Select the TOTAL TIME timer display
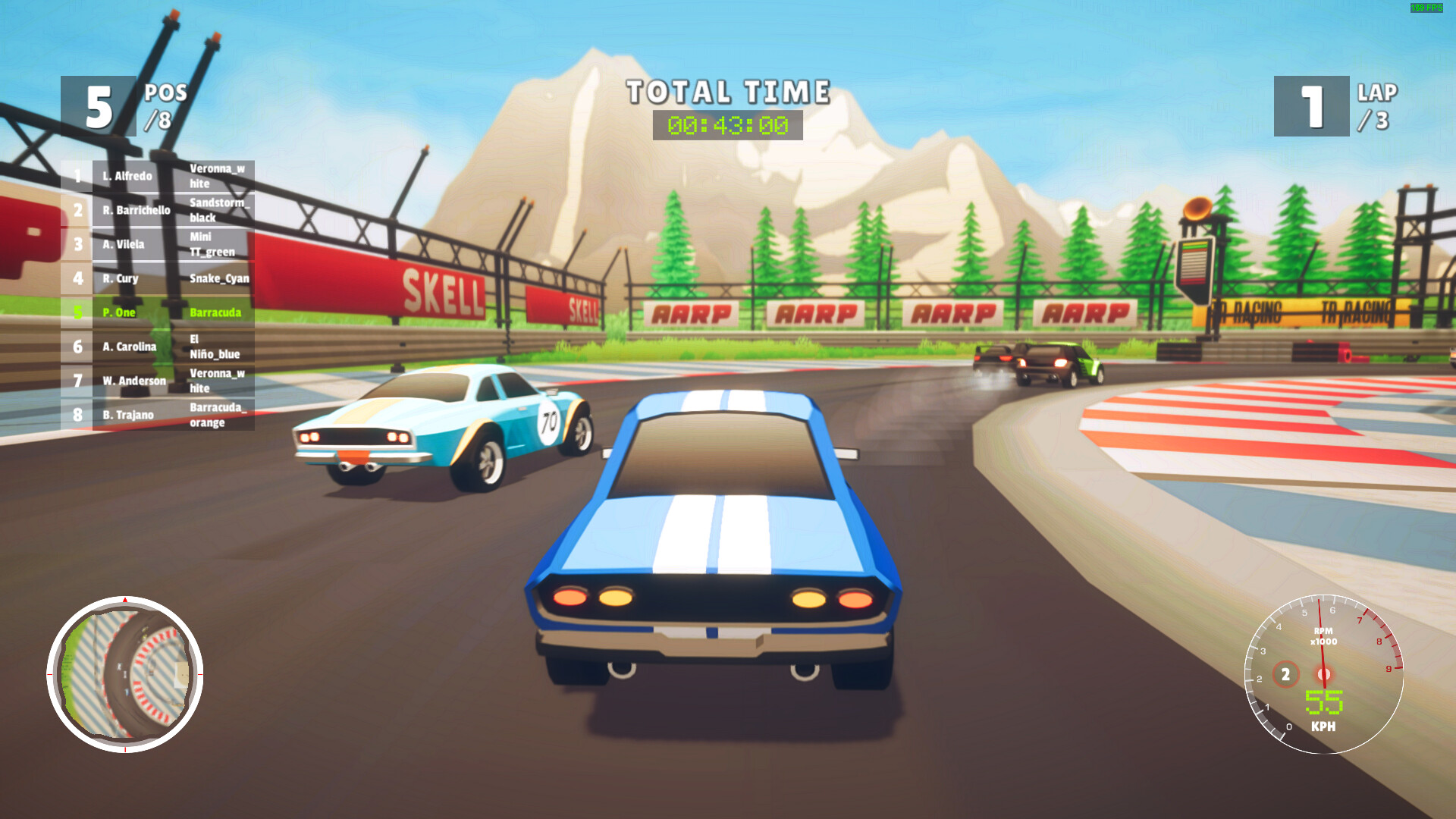Screen dimensions: 1456x819 click(x=726, y=124)
